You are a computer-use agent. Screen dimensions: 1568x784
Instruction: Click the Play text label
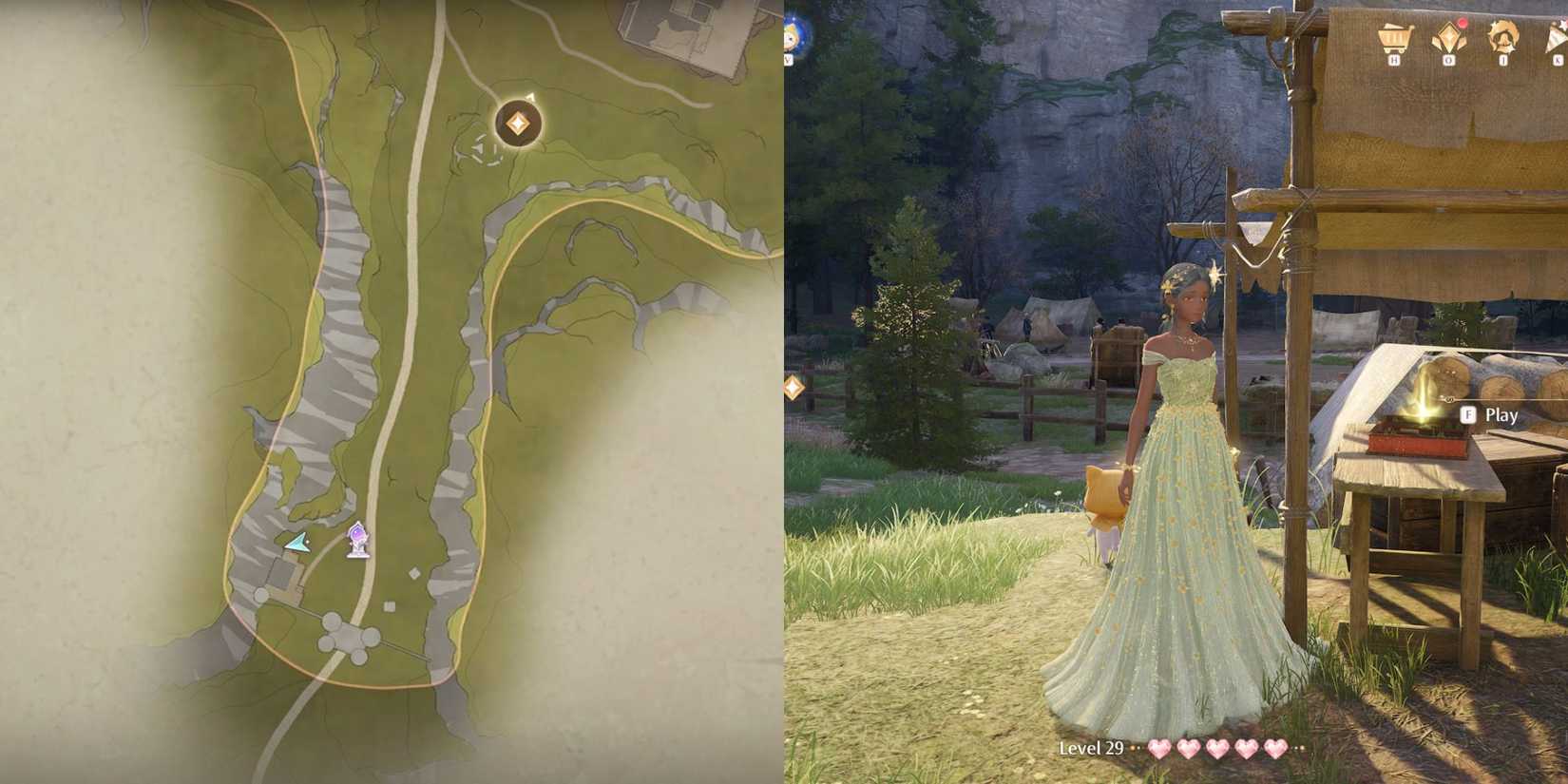[1501, 414]
